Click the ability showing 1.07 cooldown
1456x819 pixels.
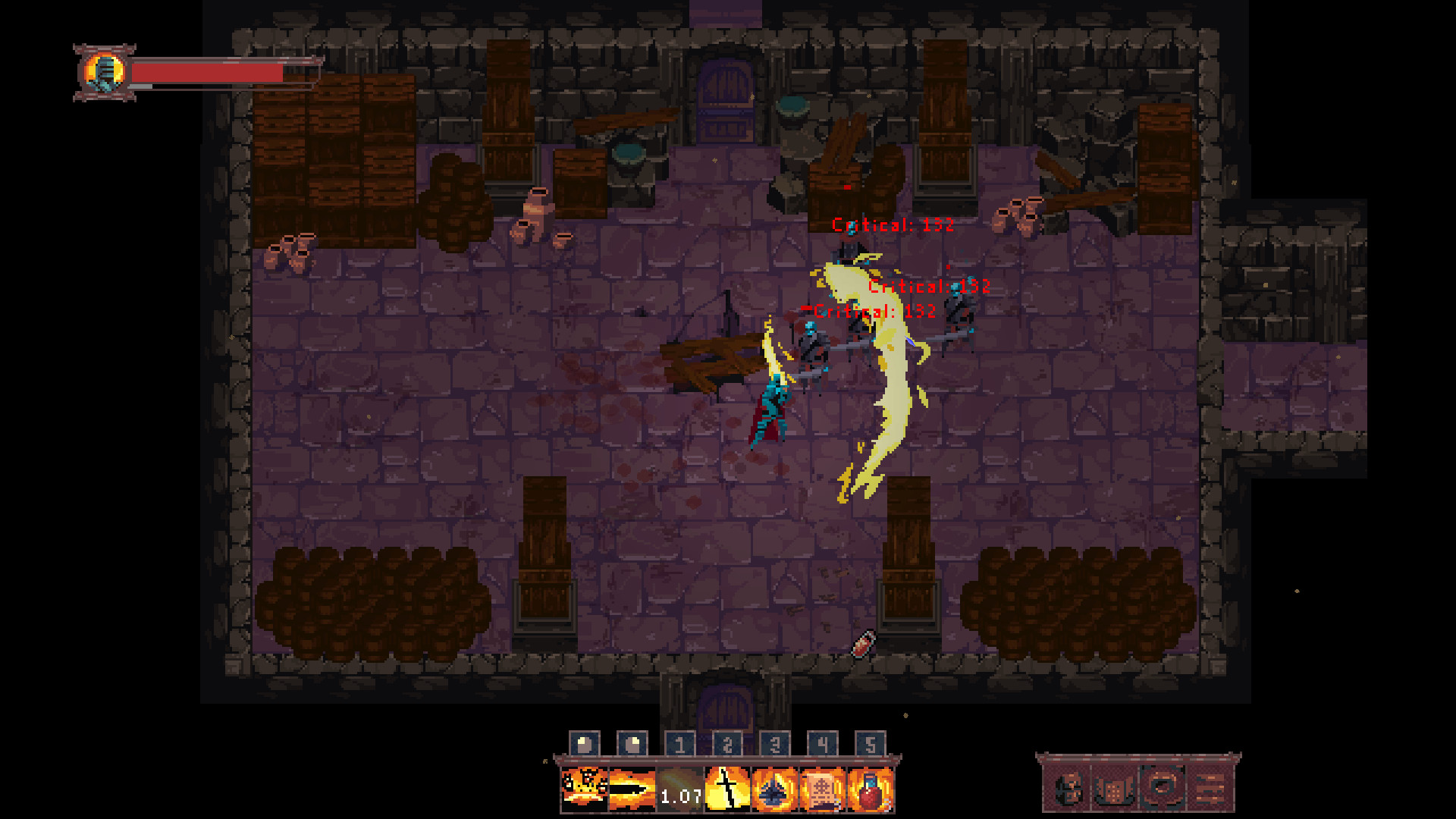pyautogui.click(x=681, y=790)
